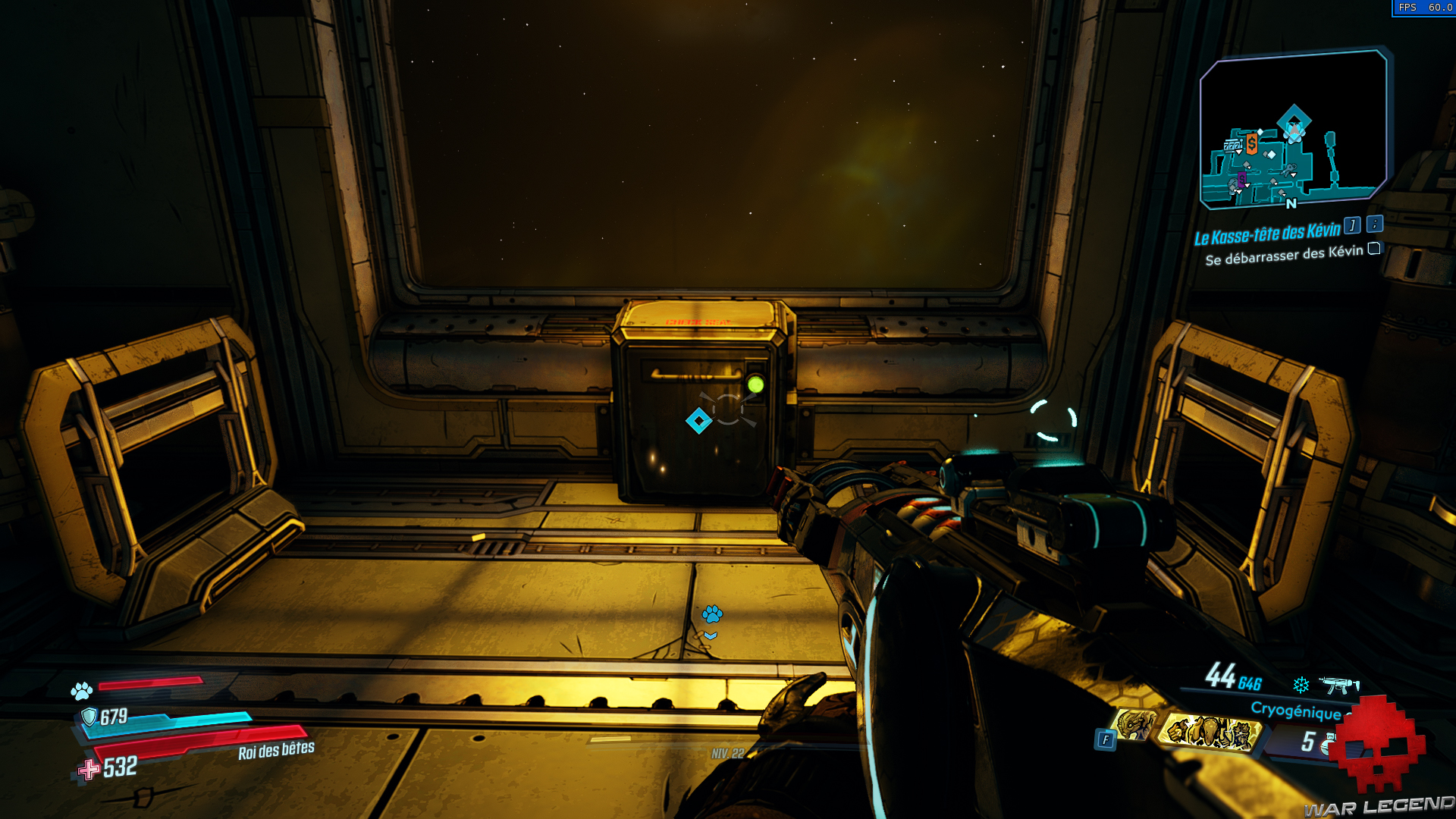This screenshot has width=1456, height=819.
Task: Click the red enemy health bar
Action: click(x=152, y=682)
